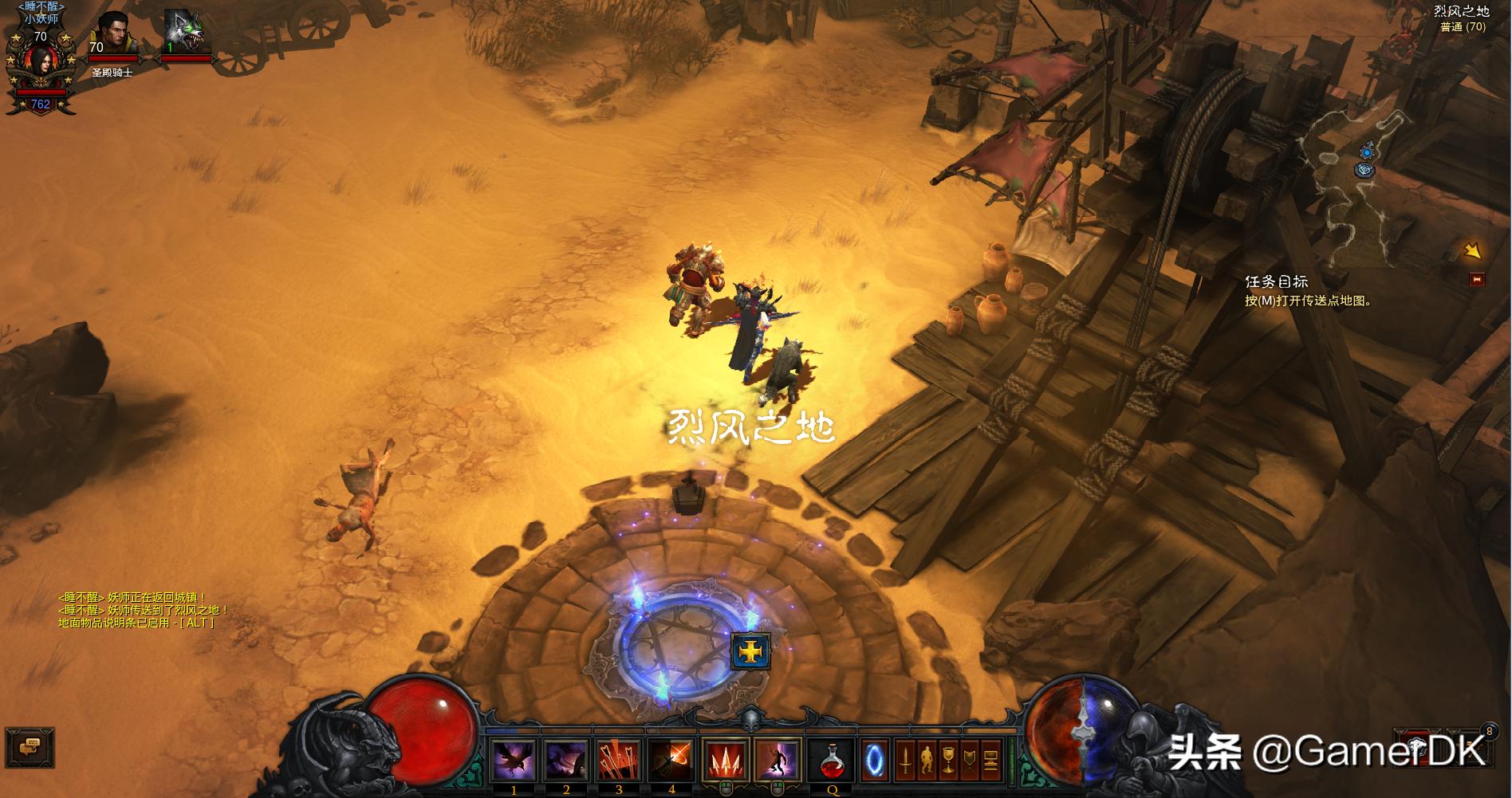Open the banner shield menu
The image size is (1512, 798).
(970, 760)
